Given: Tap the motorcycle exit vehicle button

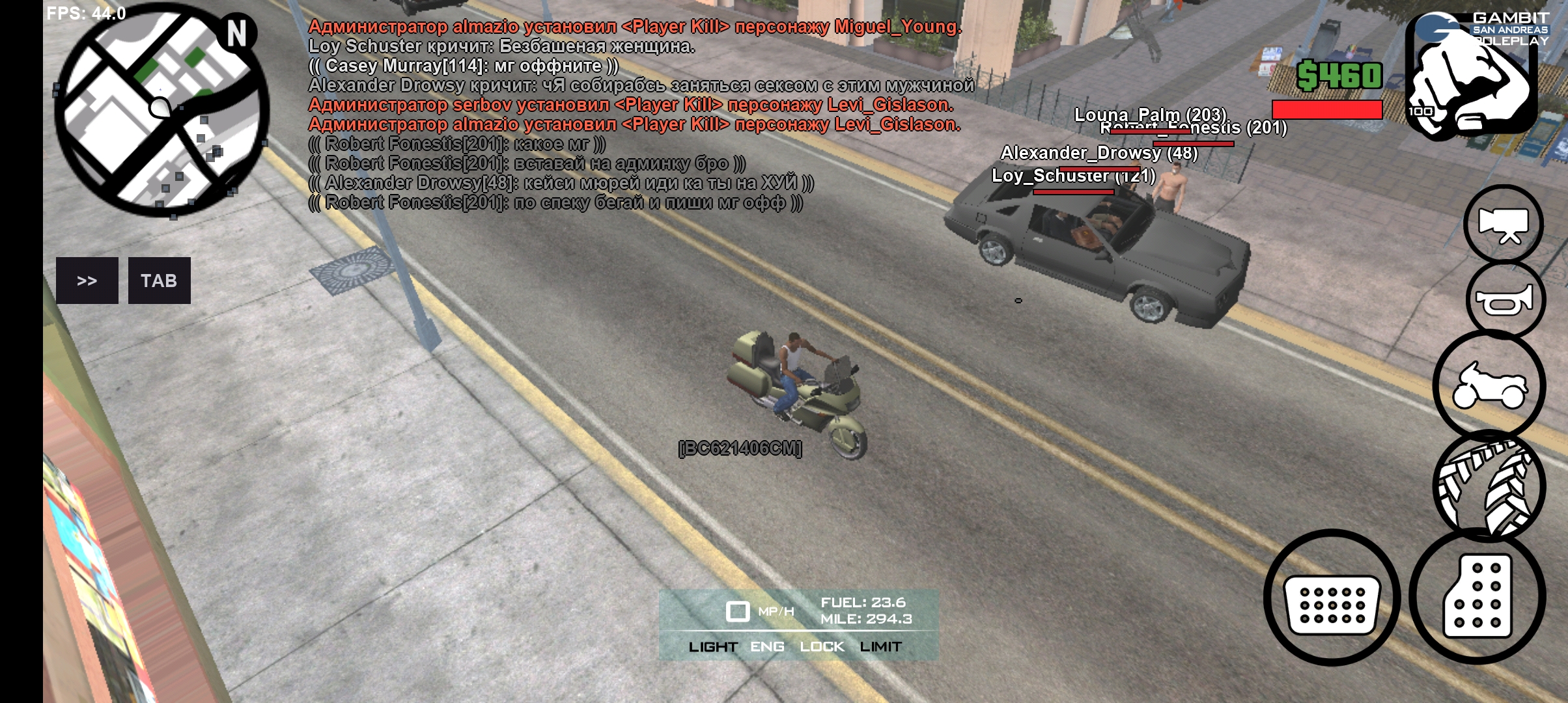Looking at the screenshot, I should tap(1489, 385).
